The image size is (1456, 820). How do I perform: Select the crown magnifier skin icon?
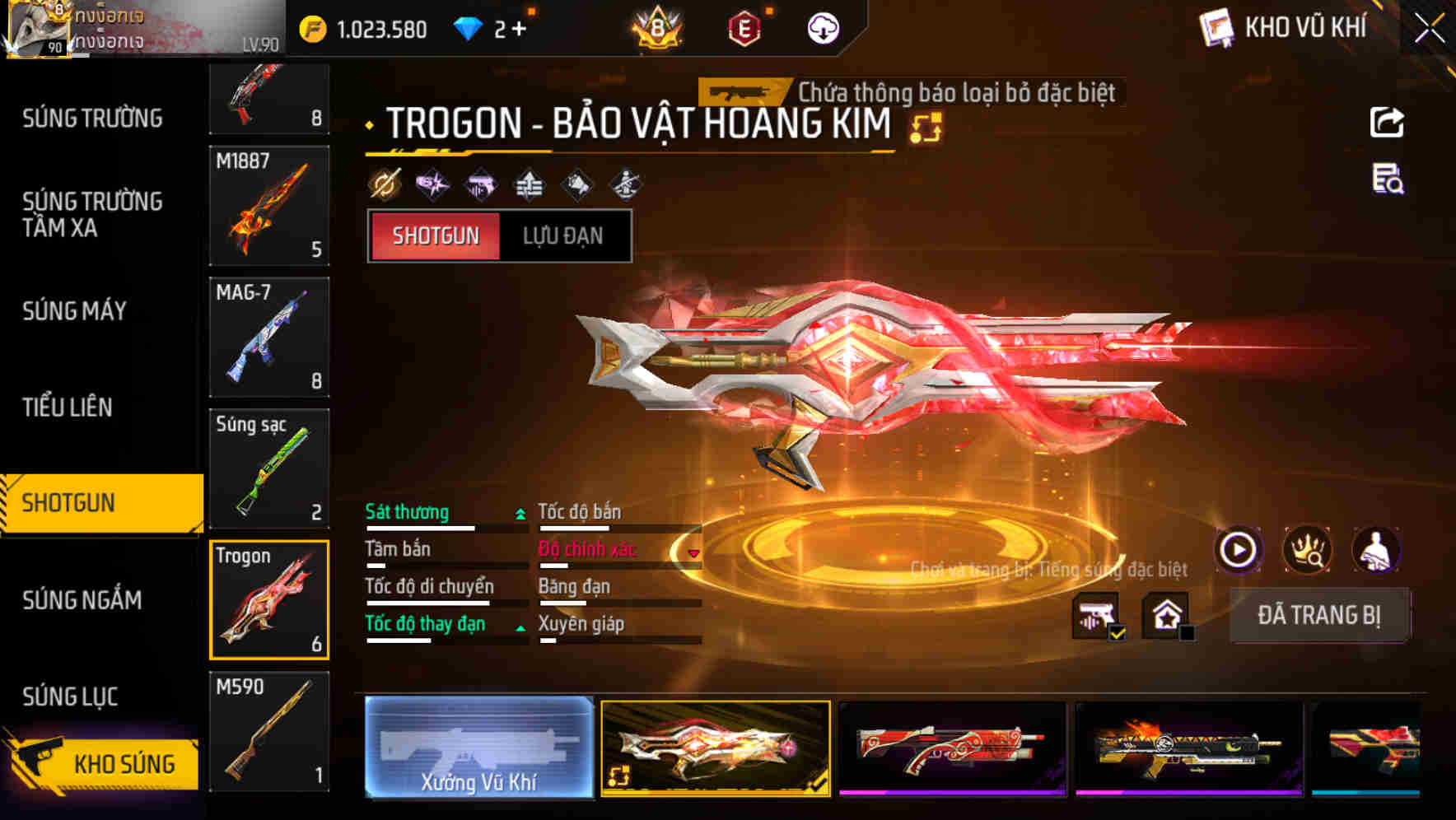tap(1308, 550)
